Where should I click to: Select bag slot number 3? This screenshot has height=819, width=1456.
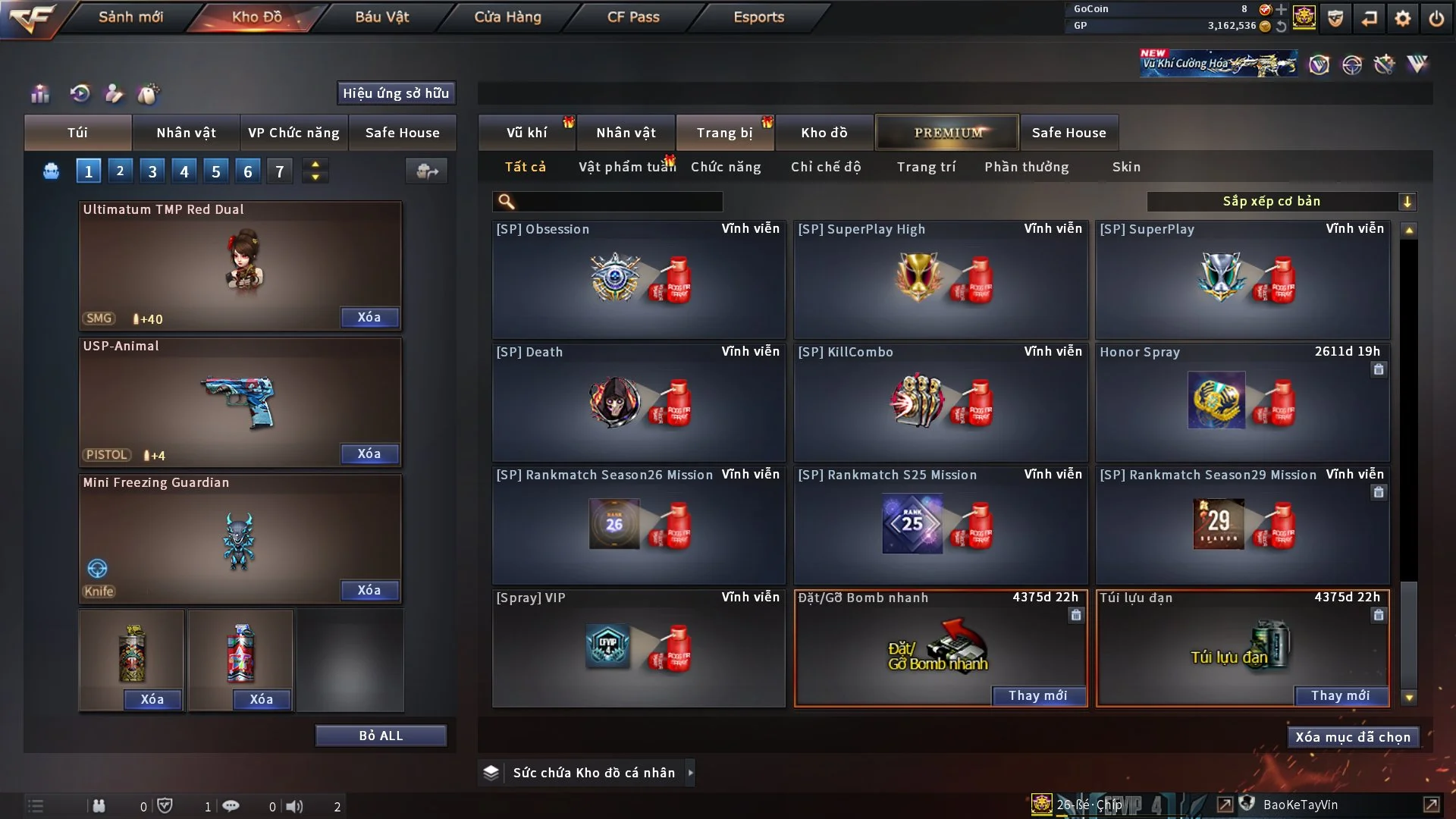point(152,171)
